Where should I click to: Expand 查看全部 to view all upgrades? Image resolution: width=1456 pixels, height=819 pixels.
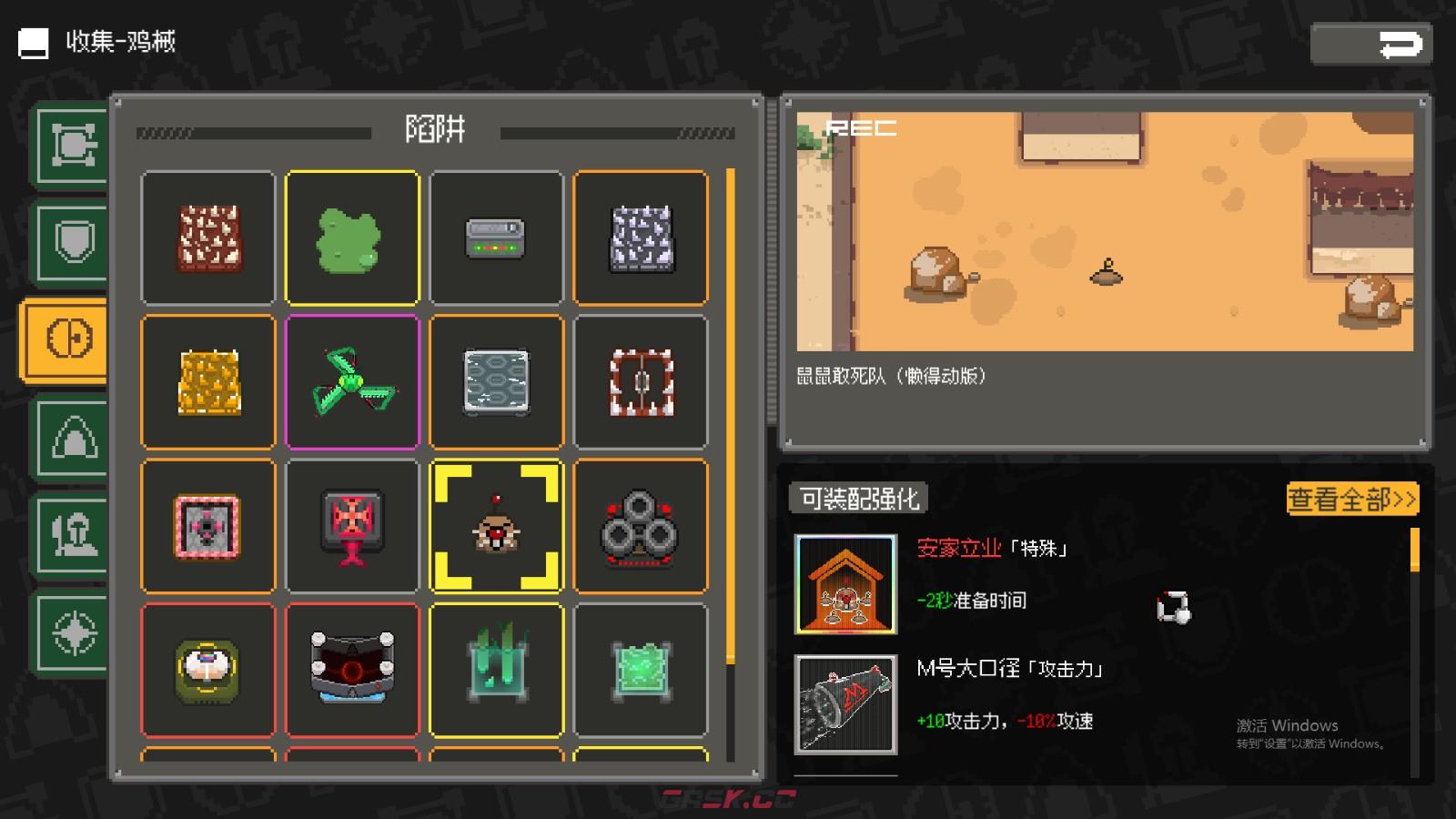click(x=1350, y=500)
